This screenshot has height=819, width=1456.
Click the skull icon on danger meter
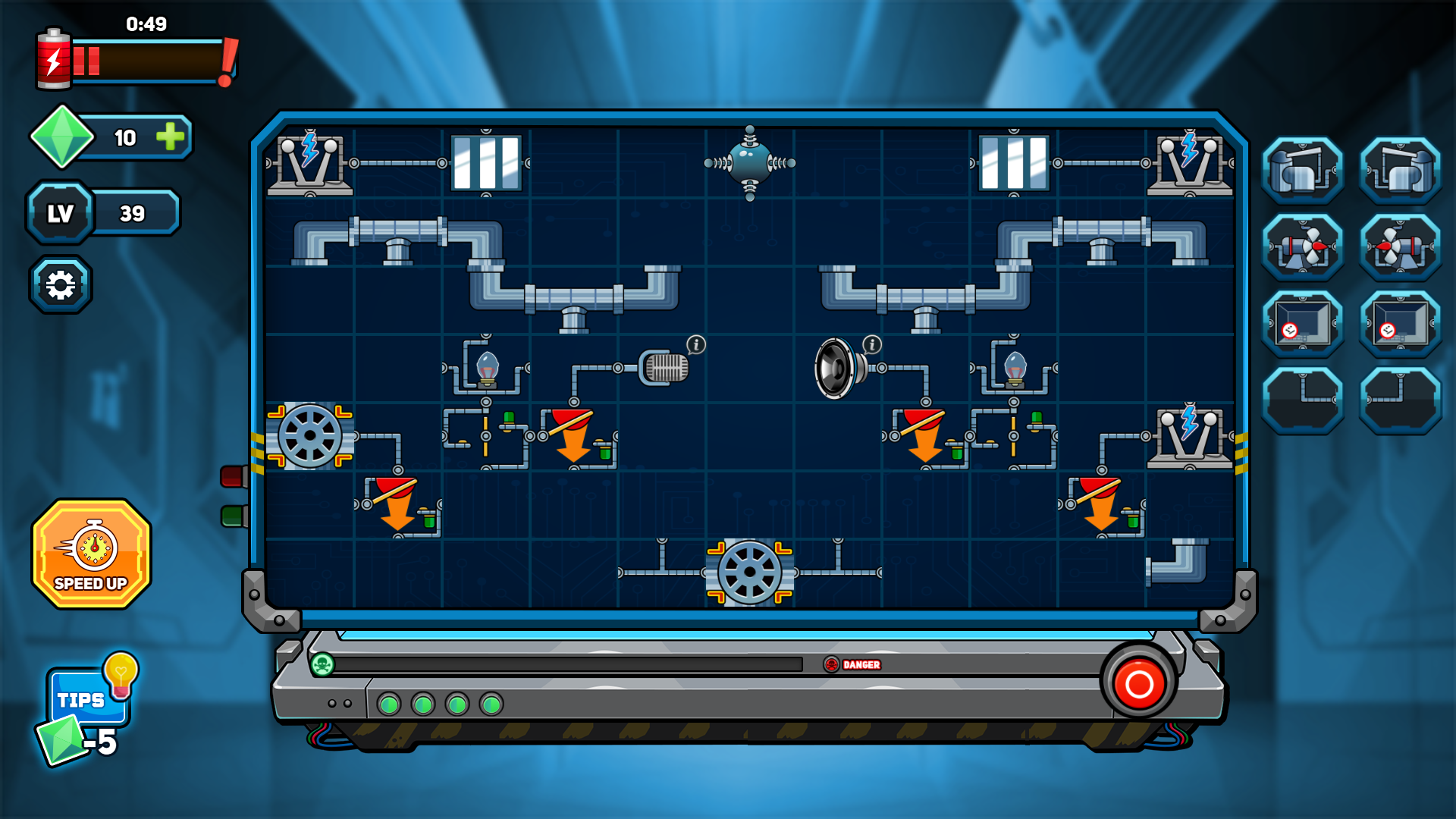point(322,663)
